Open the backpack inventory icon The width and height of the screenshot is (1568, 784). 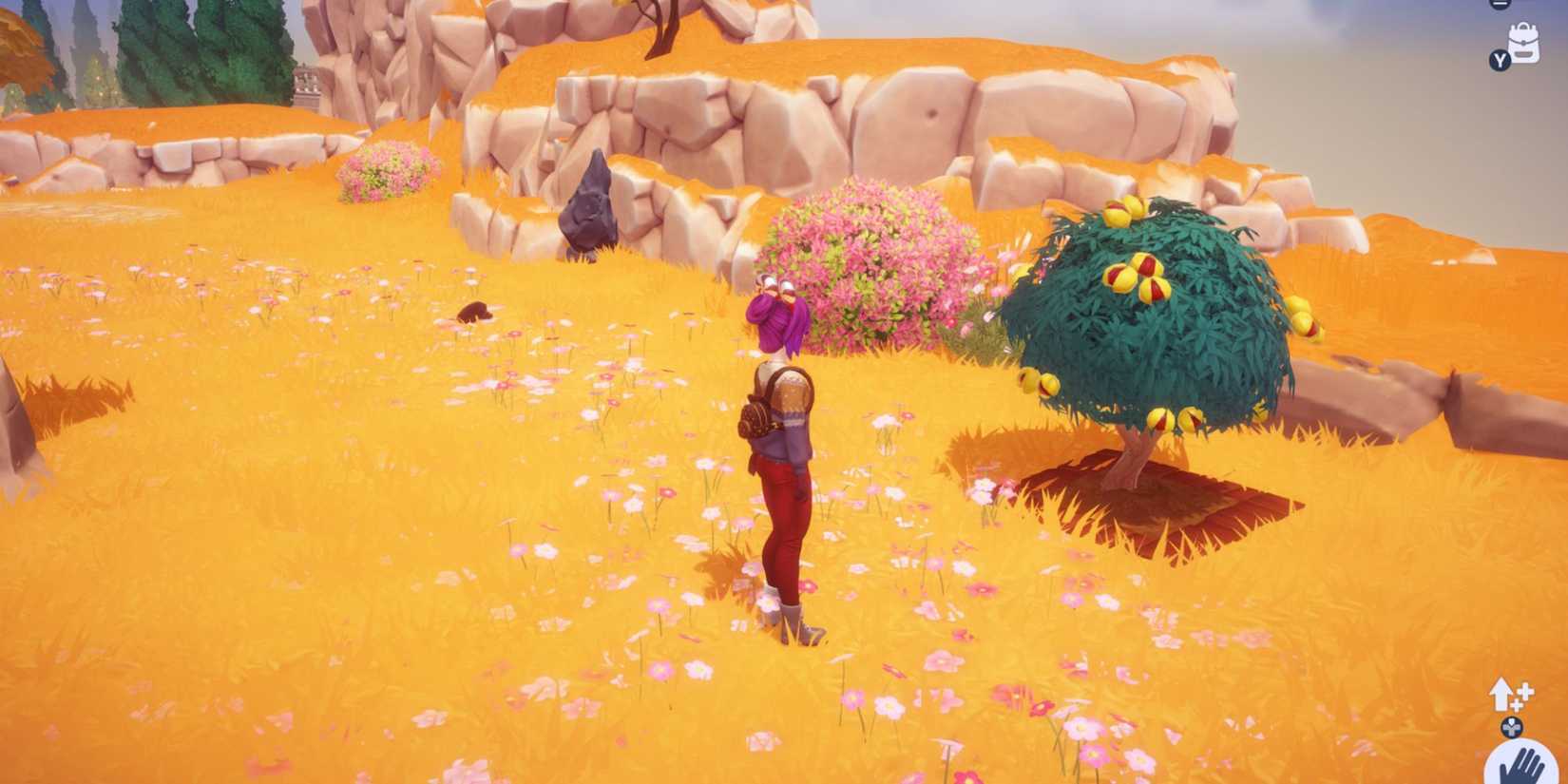click(x=1522, y=43)
